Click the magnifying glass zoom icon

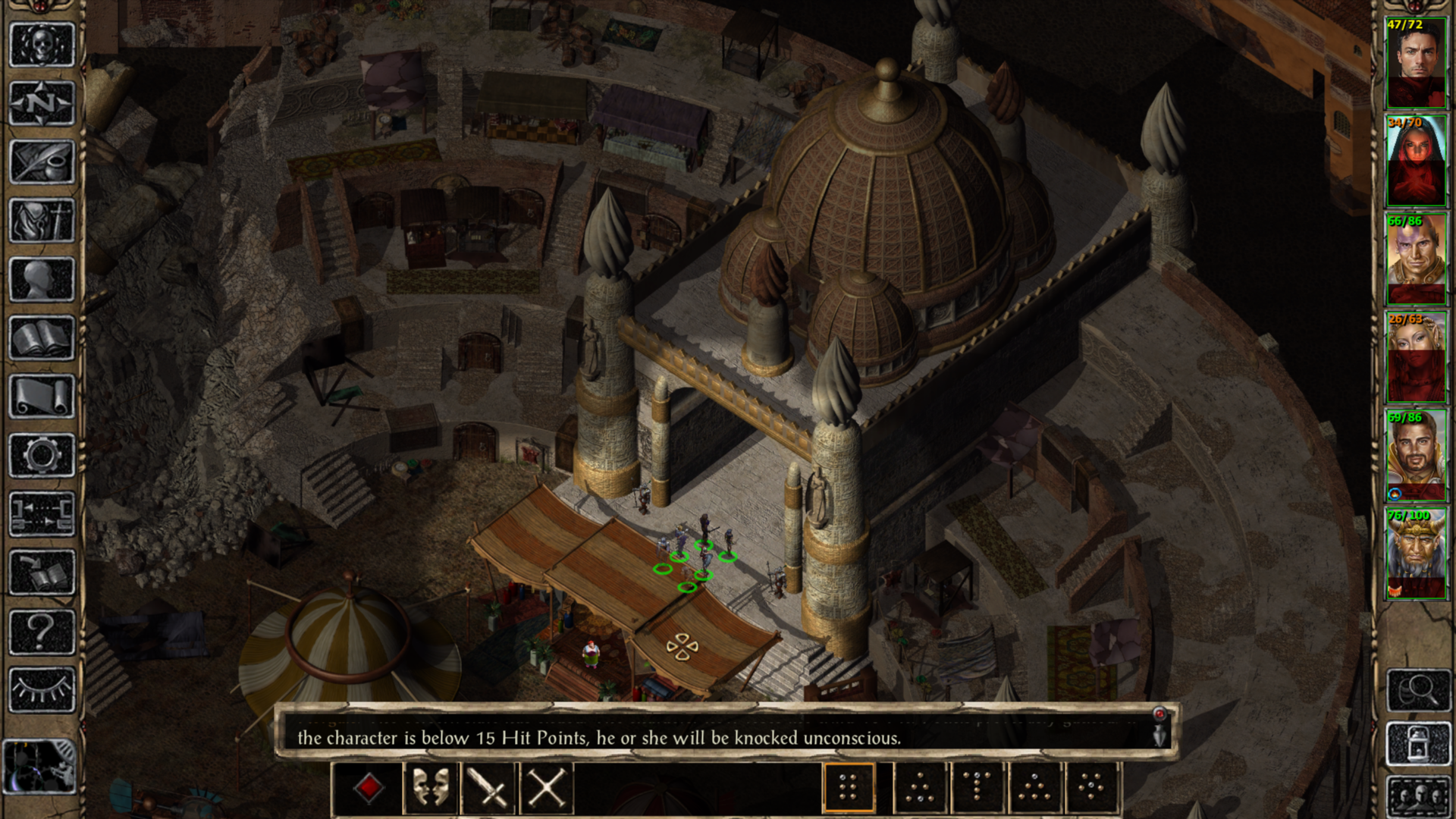(x=1419, y=691)
